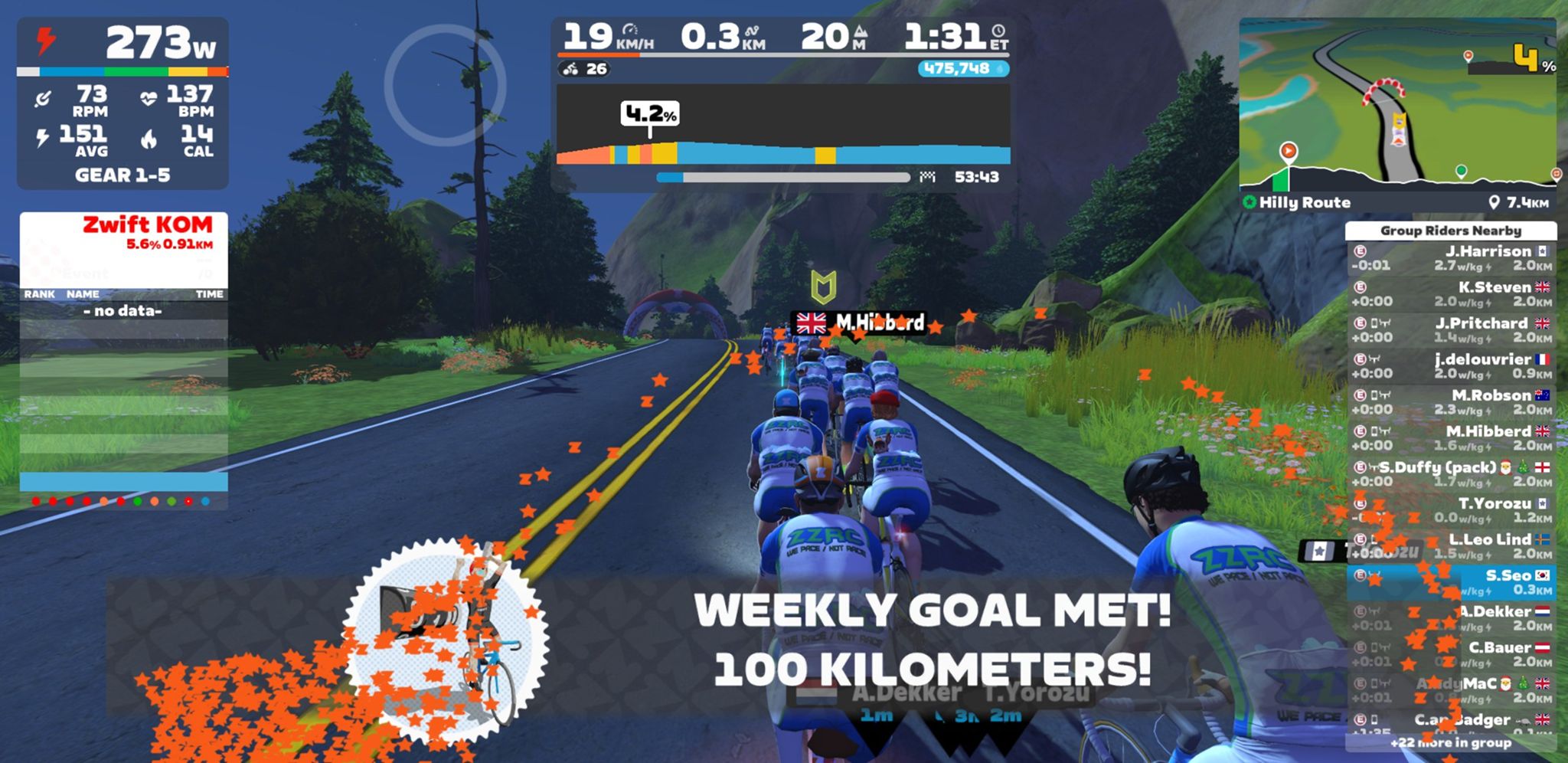Click the Hilly Route label under the minimap

point(1305,202)
